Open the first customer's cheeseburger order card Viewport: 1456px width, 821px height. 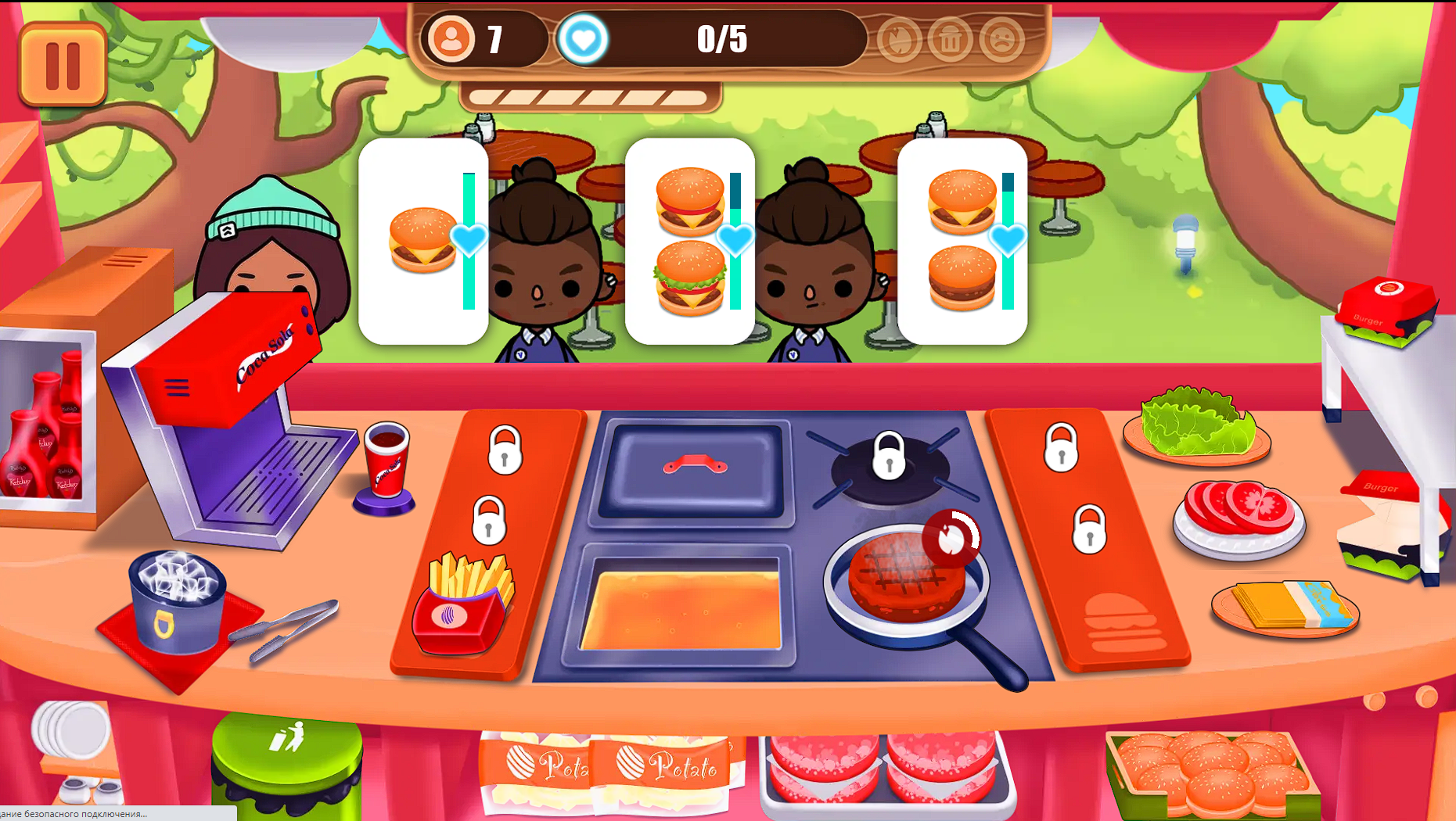[422, 238]
